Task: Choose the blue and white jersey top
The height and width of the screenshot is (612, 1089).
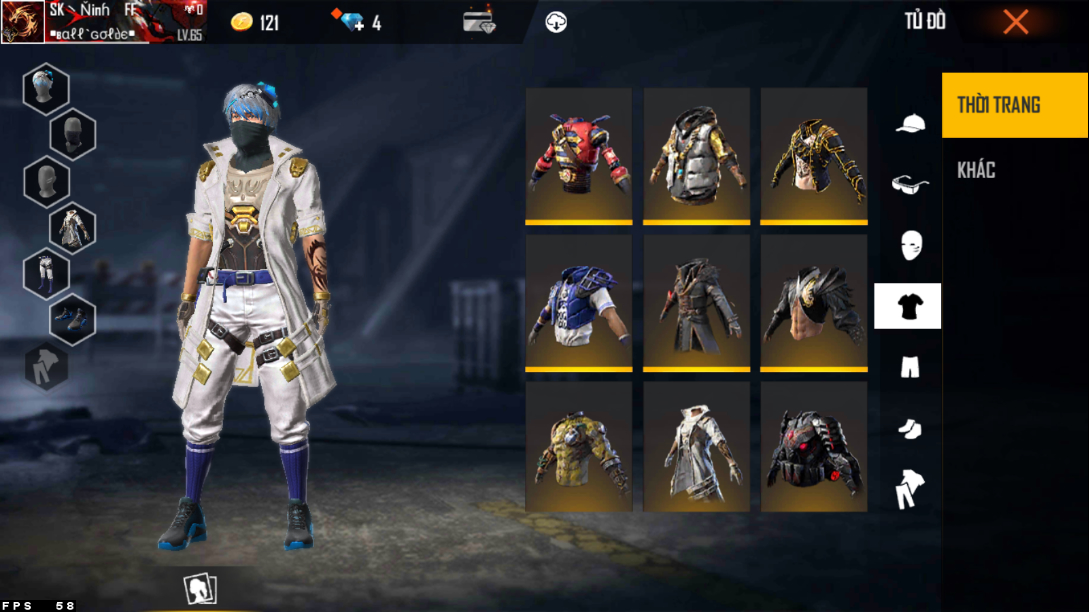Action: tap(579, 301)
